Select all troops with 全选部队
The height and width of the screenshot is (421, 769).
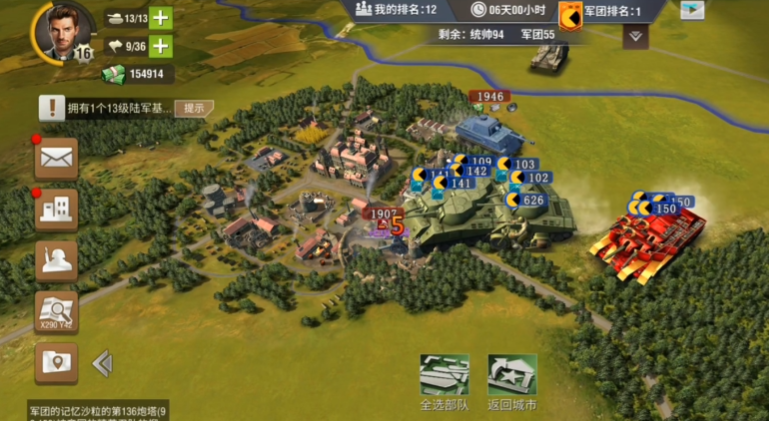(x=444, y=379)
